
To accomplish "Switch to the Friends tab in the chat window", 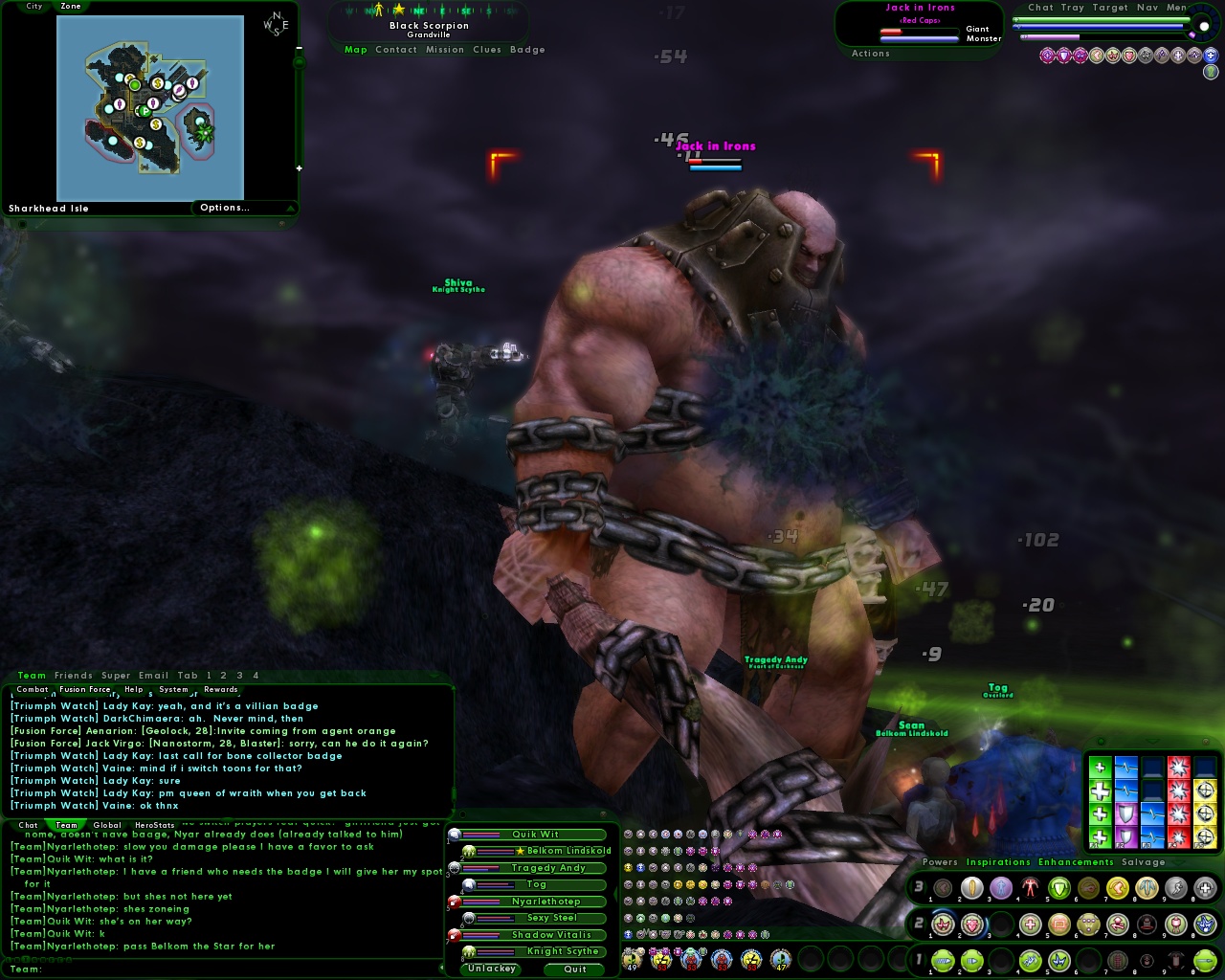I will (x=72, y=675).
